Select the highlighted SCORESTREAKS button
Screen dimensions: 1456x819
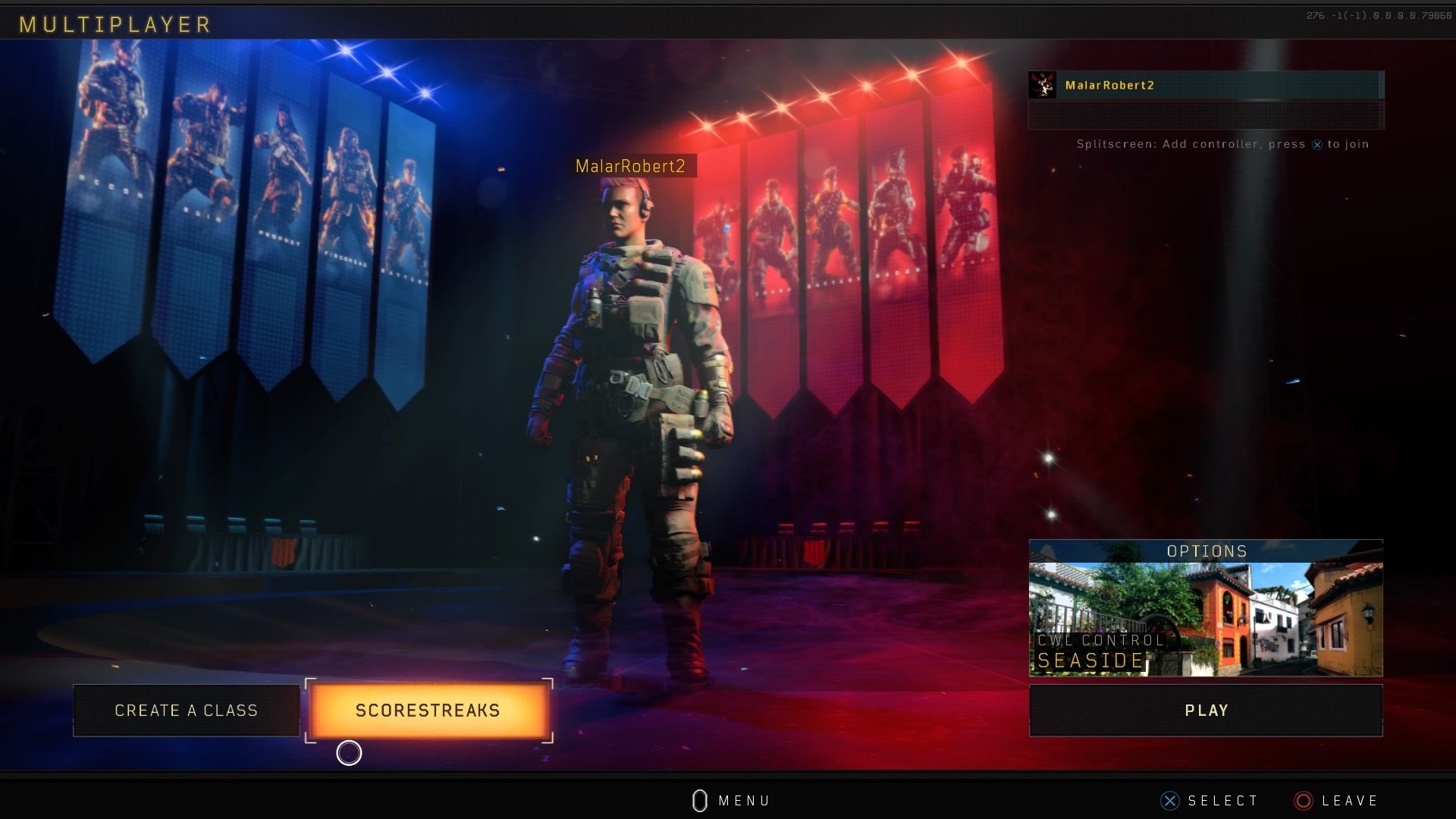(428, 711)
